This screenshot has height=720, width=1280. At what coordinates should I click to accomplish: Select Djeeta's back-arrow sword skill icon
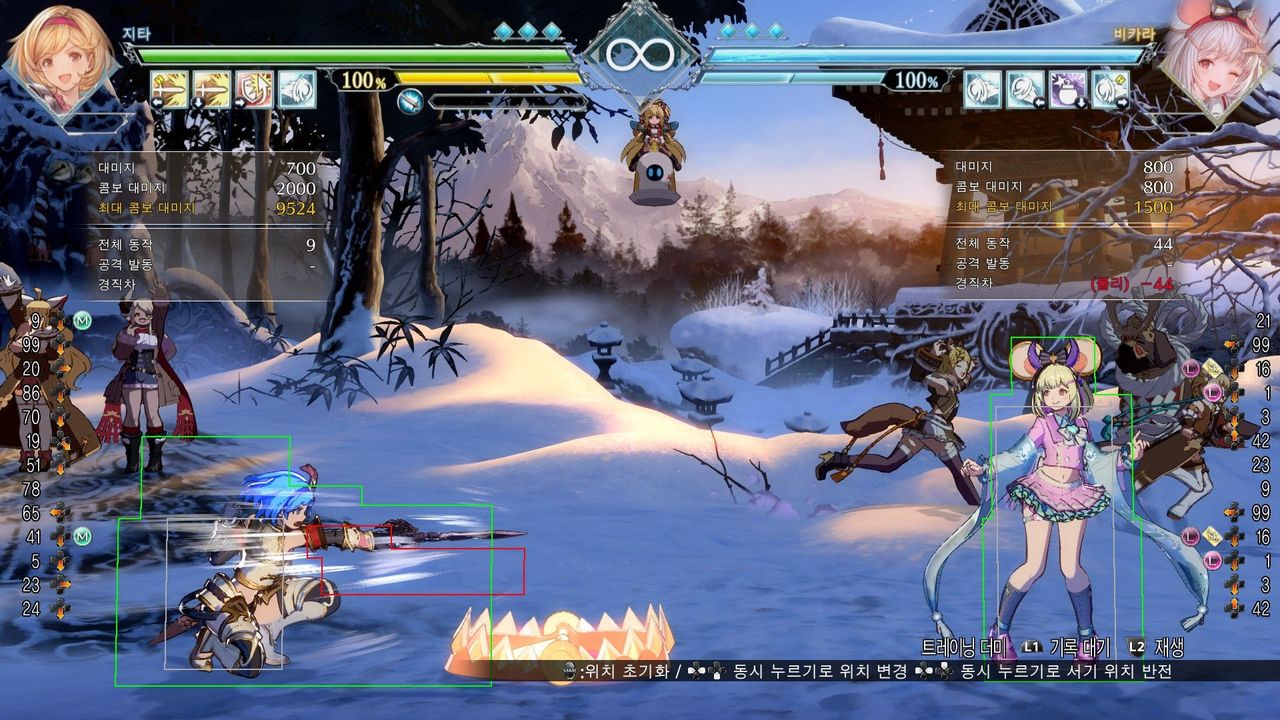(169, 89)
